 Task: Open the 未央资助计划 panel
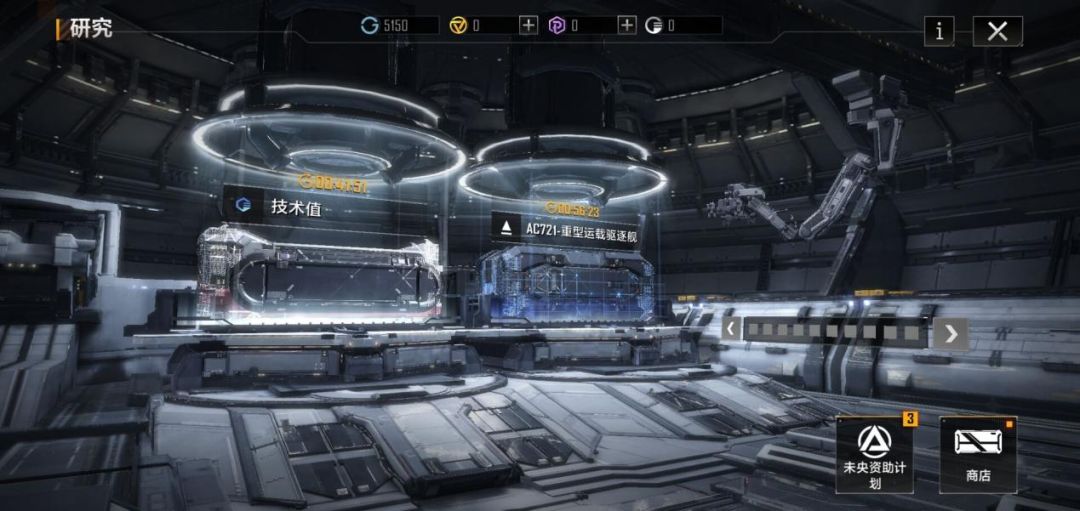click(x=875, y=454)
